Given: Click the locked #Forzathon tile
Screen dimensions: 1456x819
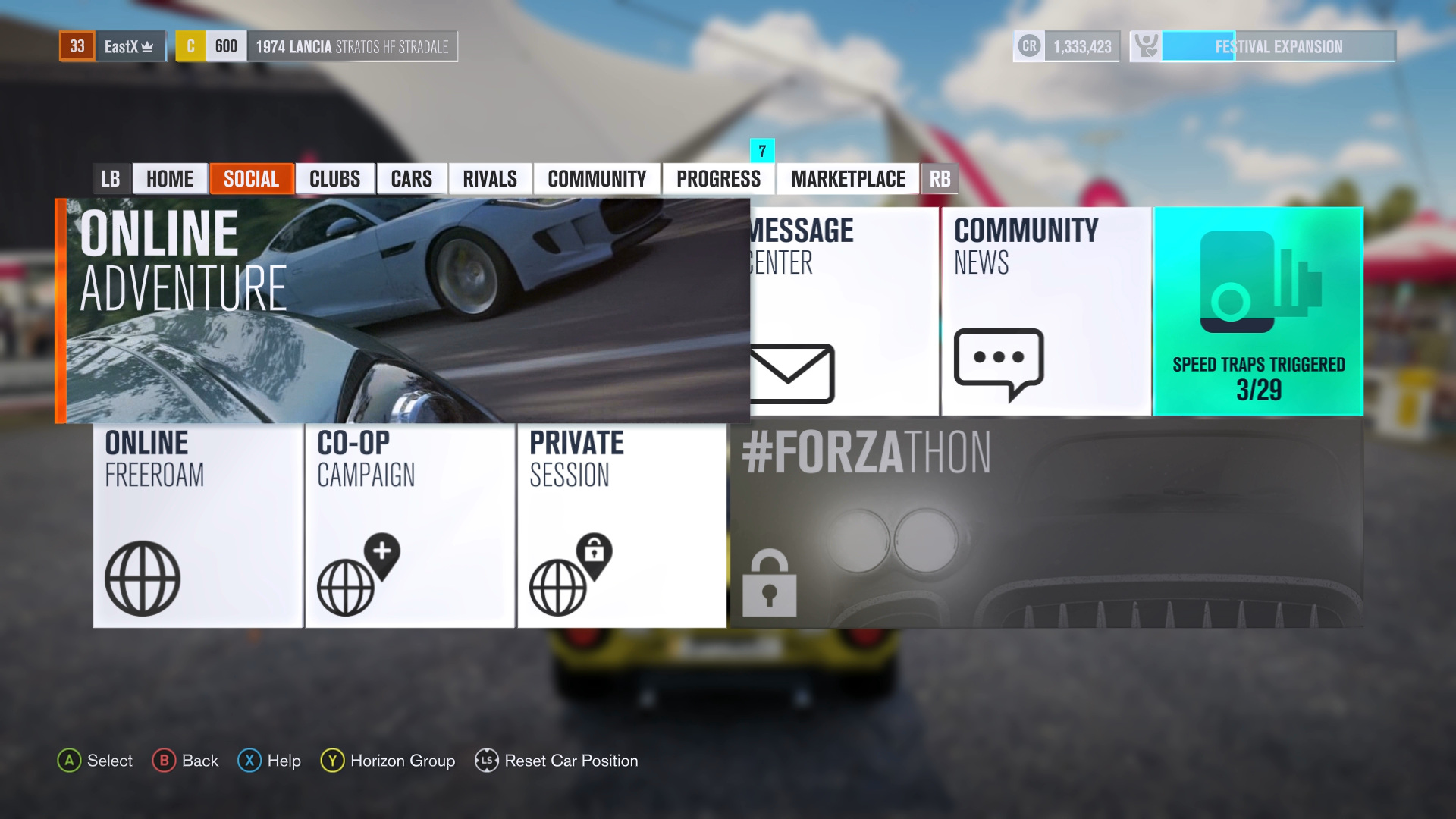Looking at the screenshot, I should [x=1046, y=525].
